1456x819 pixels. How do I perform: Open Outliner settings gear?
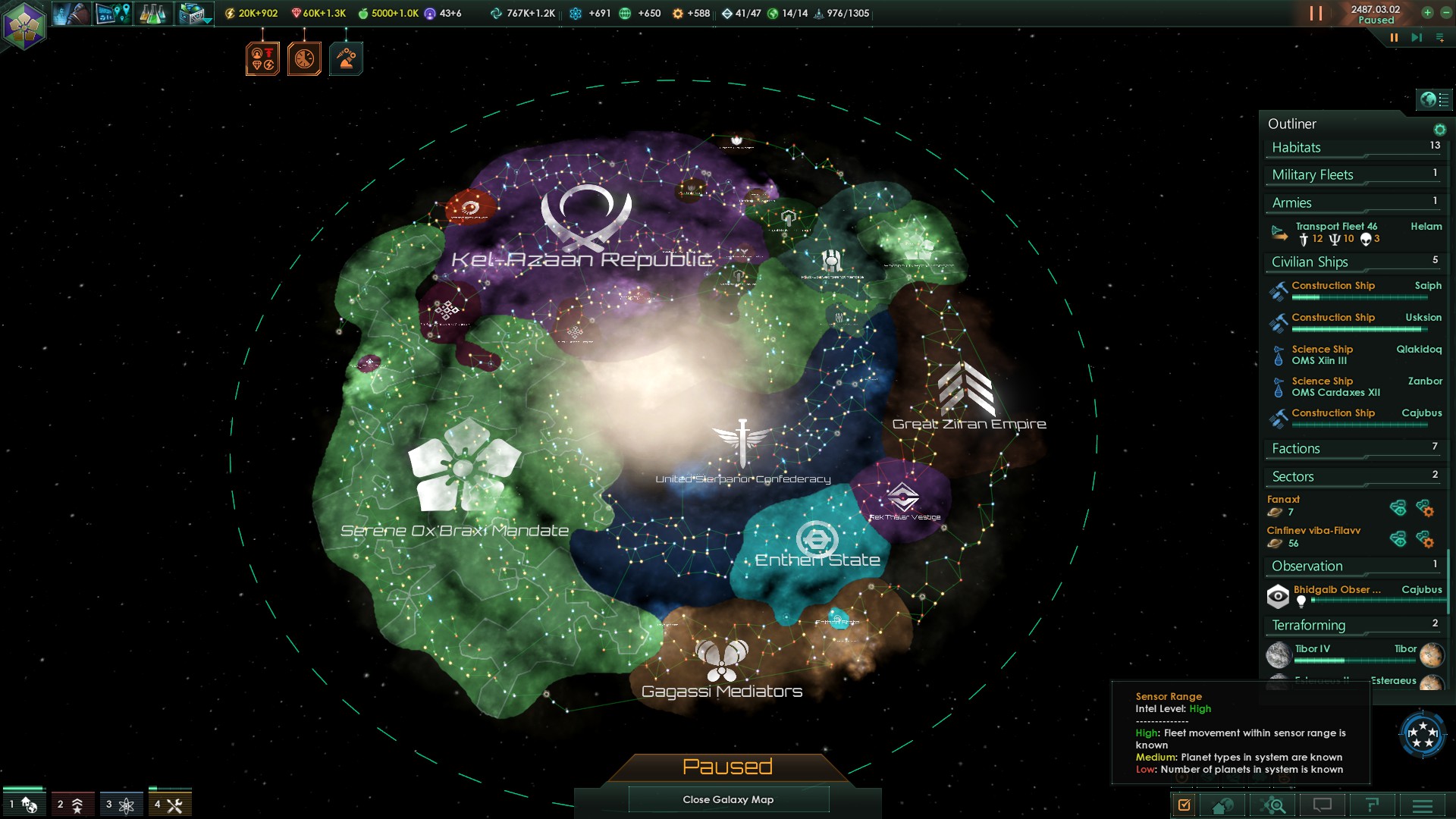tap(1439, 130)
